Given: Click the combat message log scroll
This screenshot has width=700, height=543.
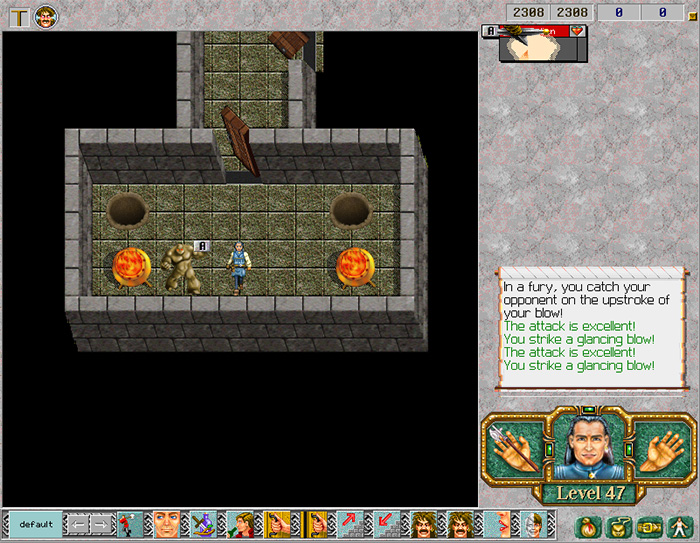Looking at the screenshot, I should click(591, 332).
